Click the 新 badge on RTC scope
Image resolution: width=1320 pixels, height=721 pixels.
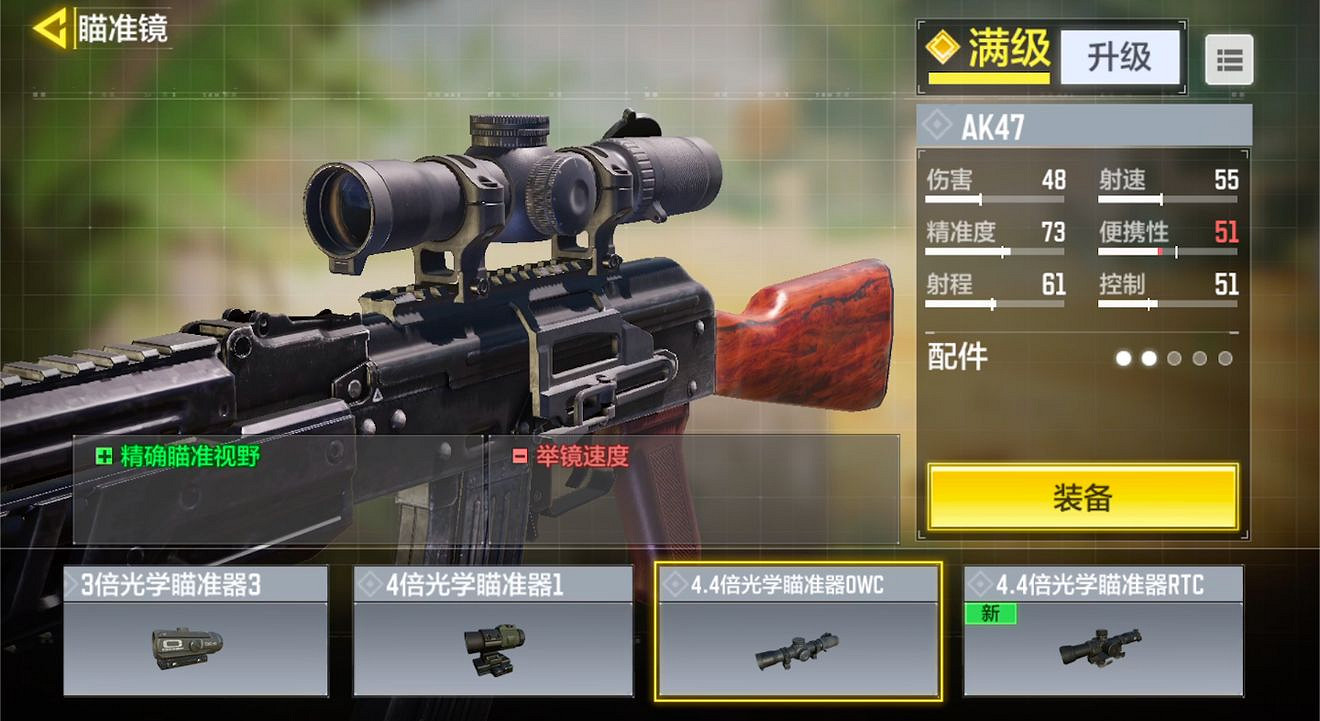tap(990, 613)
